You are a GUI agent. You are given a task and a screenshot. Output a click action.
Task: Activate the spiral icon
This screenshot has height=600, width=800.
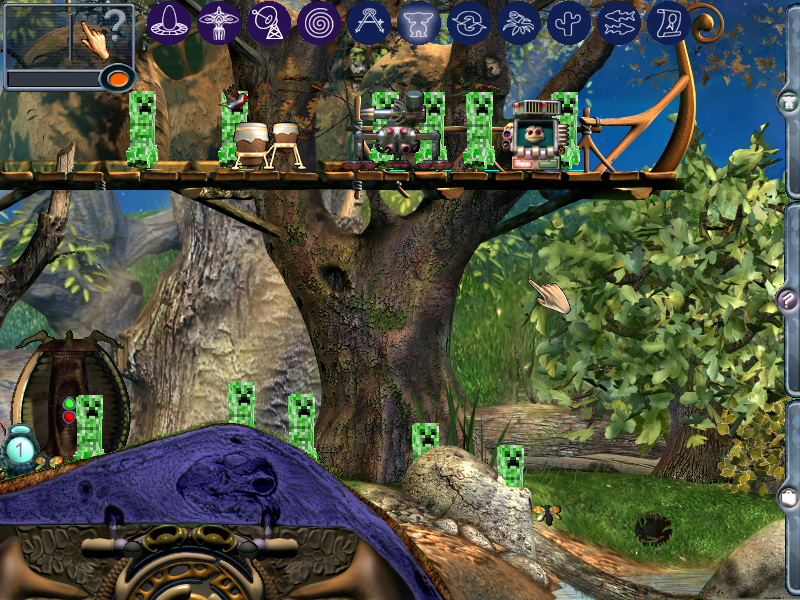(318, 22)
